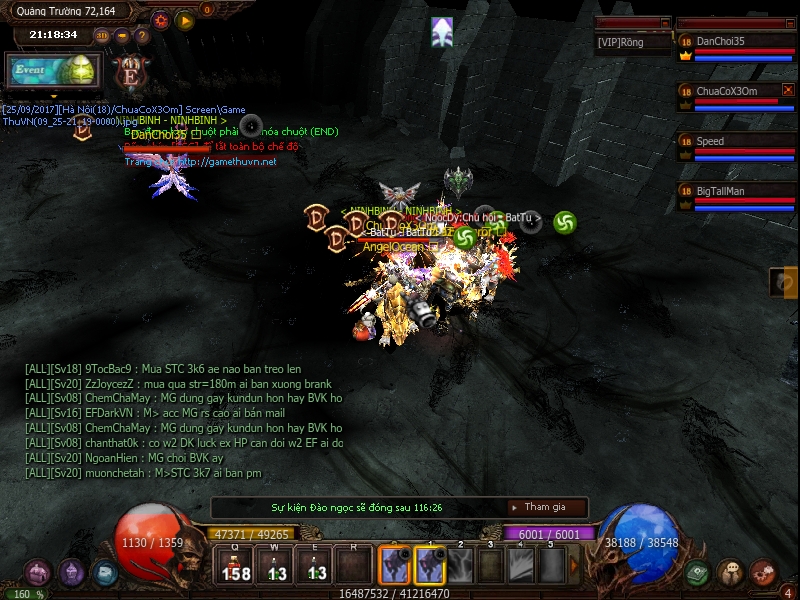Open the Event egg banner
800x600 pixels.
55,71
